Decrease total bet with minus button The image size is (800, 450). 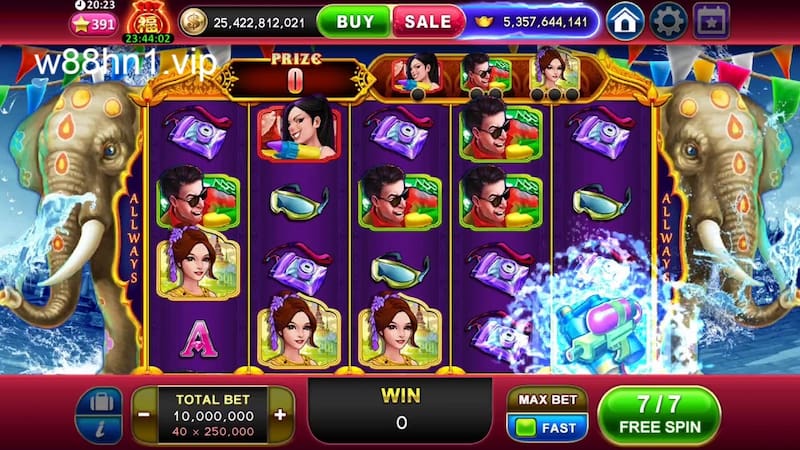point(145,415)
